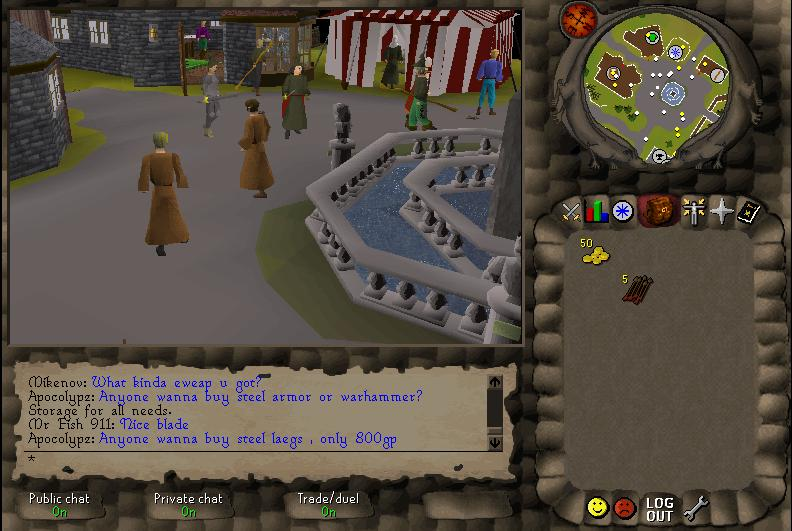792x531 pixels.
Task: Click the compass above the minimap
Action: pos(578,19)
